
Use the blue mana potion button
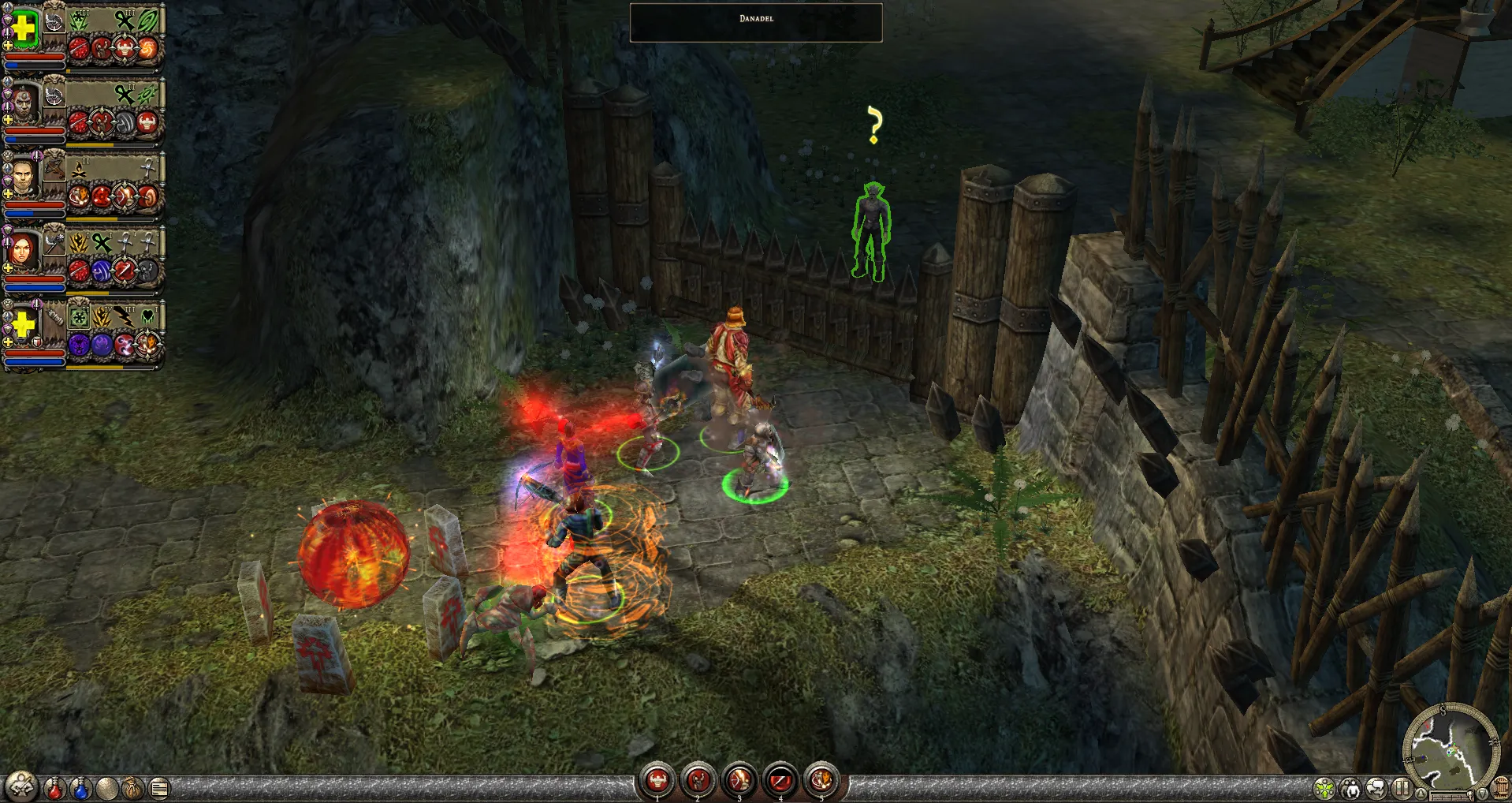pyautogui.click(x=80, y=787)
